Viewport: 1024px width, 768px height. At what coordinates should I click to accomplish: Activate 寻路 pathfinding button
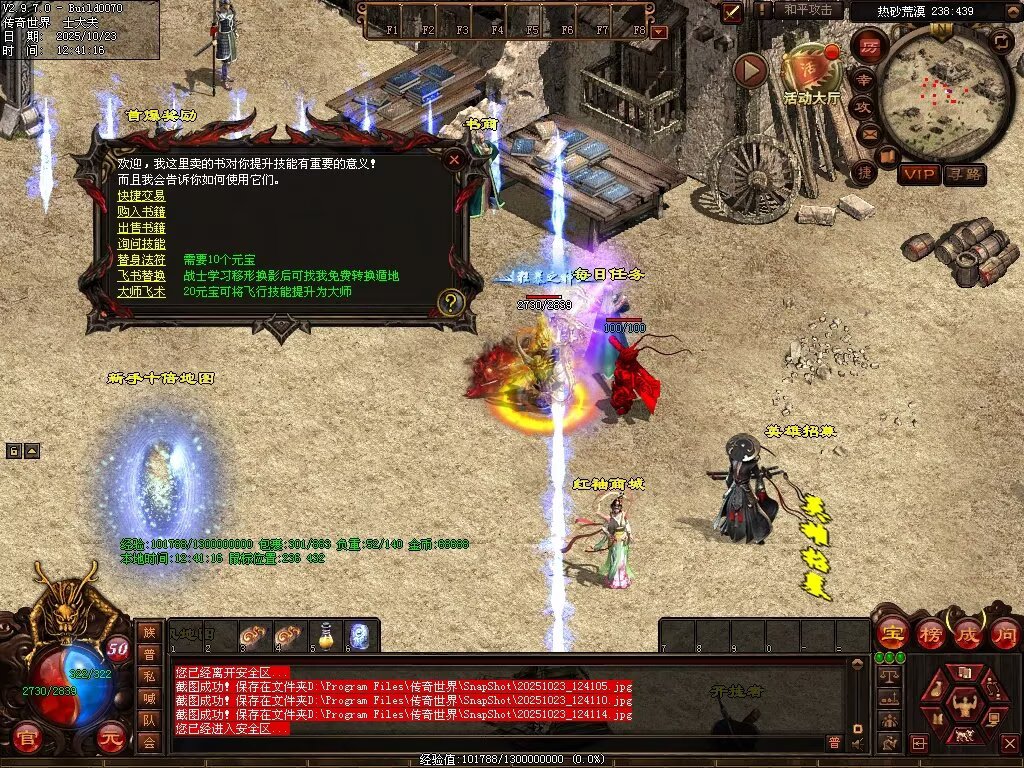(x=964, y=174)
